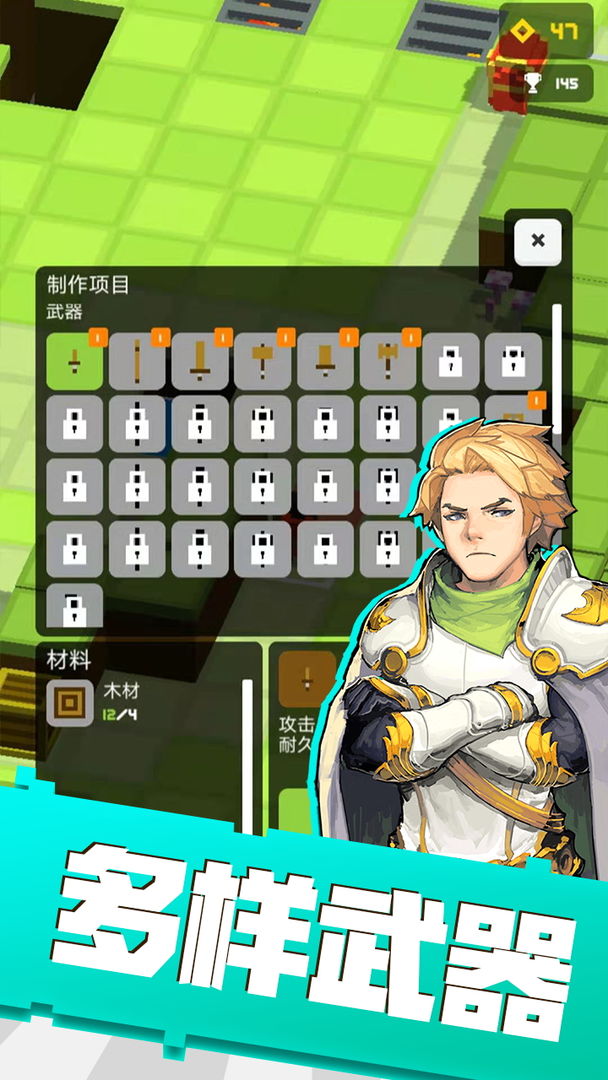Screen dimensions: 608x1080
Task: Pick the sword recipe with crossguard
Action: 200,360
